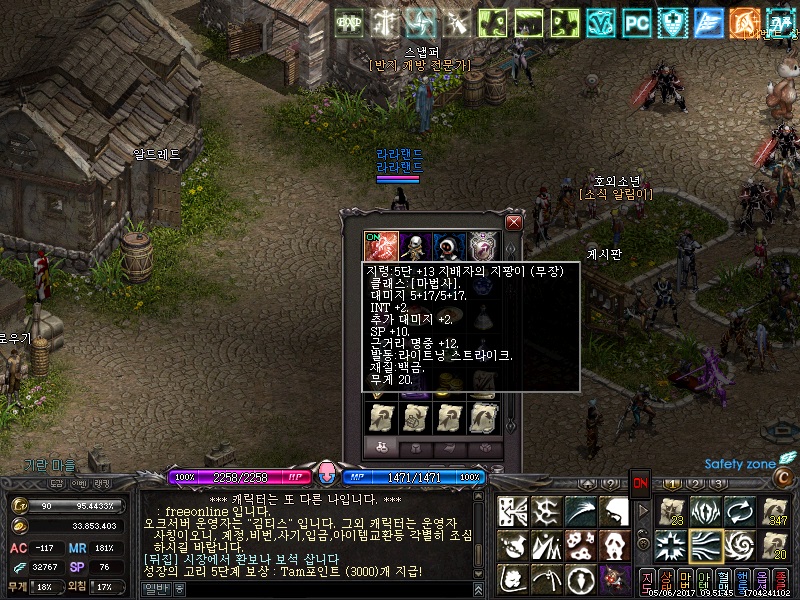The width and height of the screenshot is (800, 600).
Task: Select the EXP bonus buff icon
Action: 349,20
